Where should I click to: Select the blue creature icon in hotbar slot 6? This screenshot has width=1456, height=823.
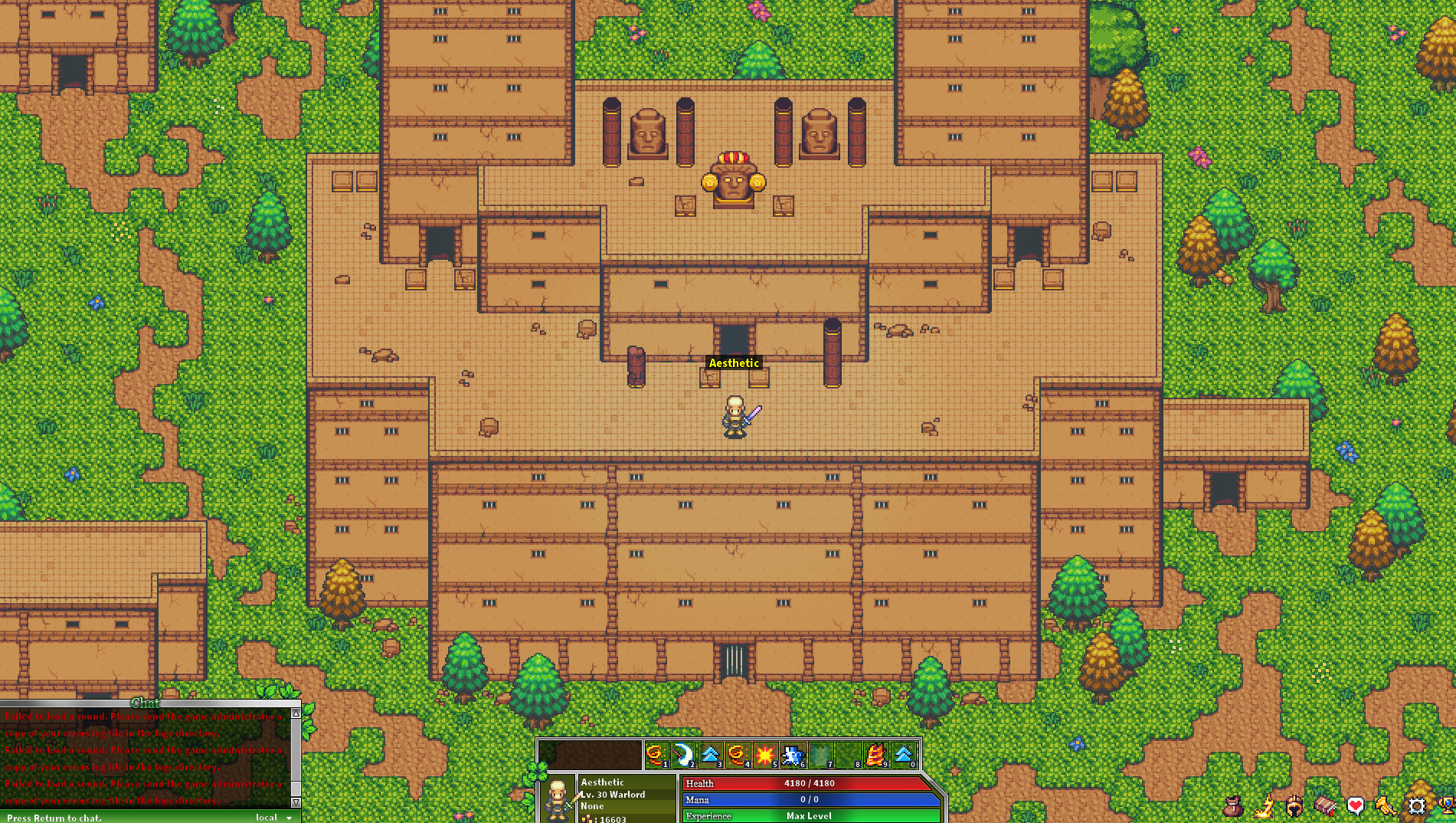coord(793,755)
